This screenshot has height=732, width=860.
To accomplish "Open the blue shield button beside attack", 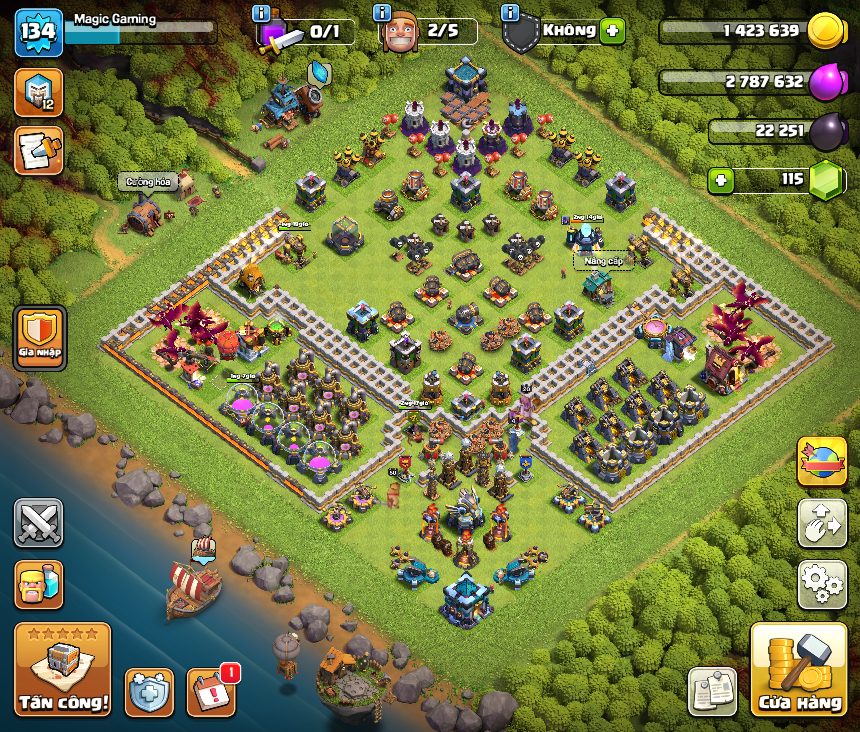I will pyautogui.click(x=149, y=691).
